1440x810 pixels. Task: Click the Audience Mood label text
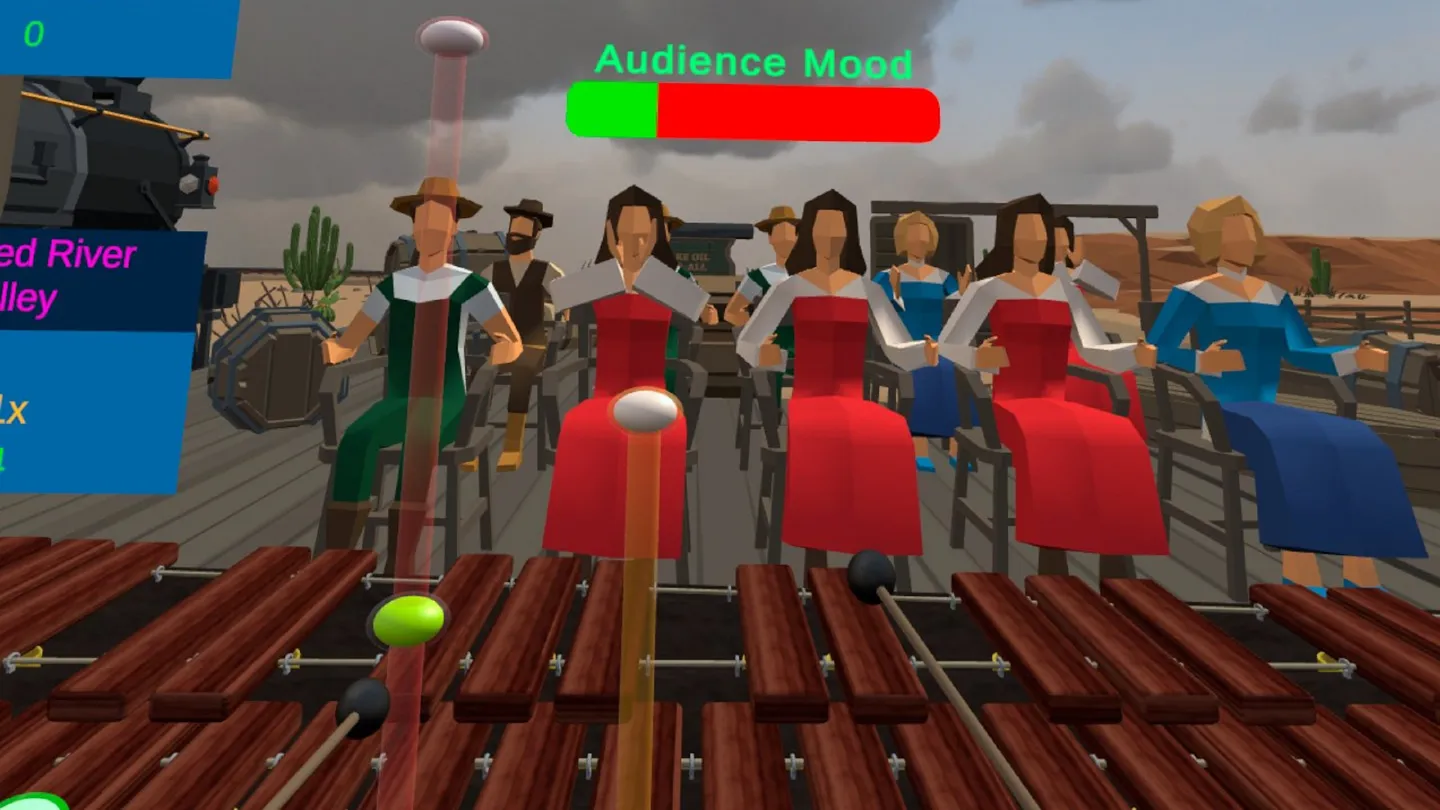click(x=752, y=62)
